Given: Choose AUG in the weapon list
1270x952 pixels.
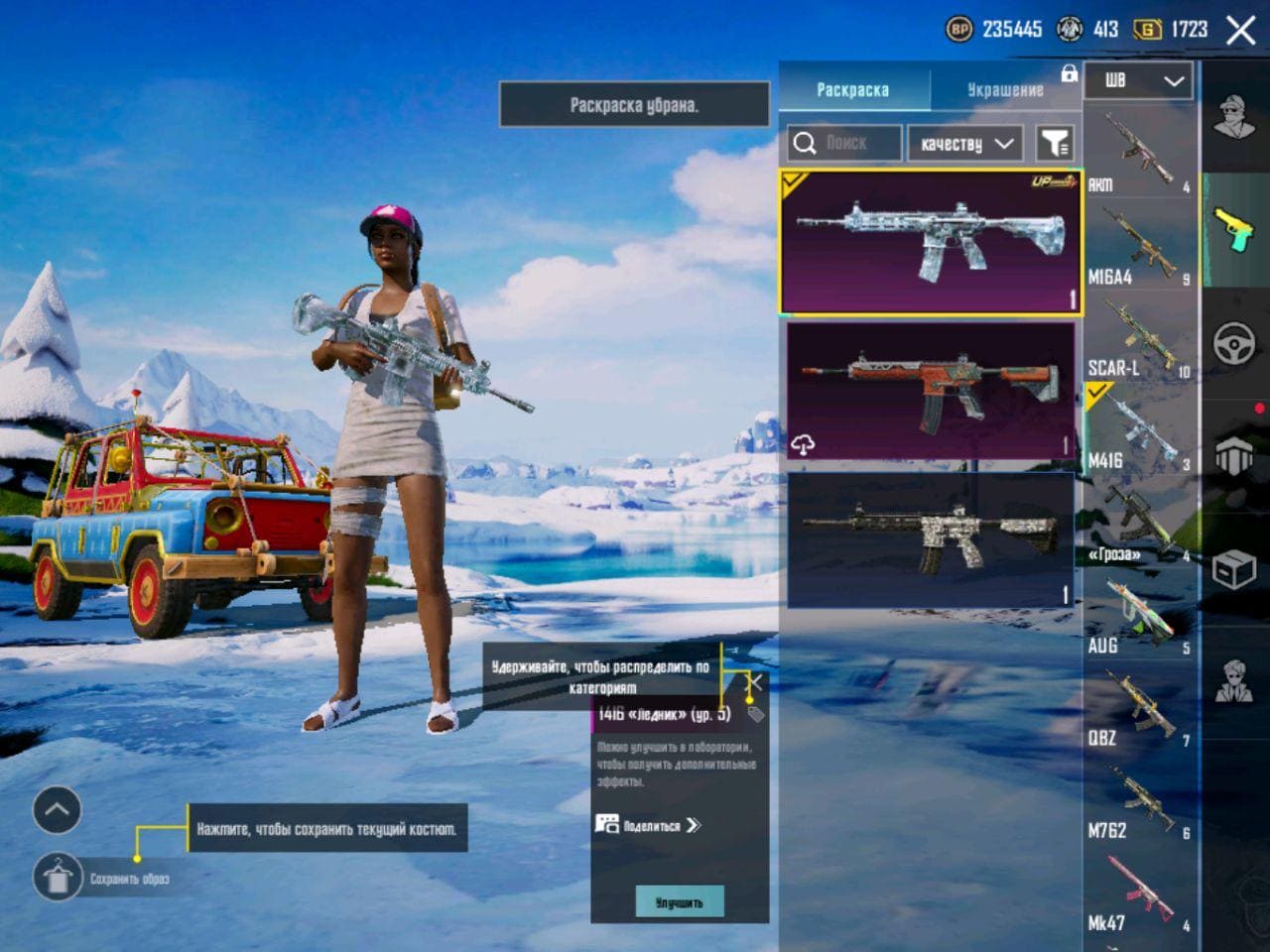Looking at the screenshot, I should [x=1137, y=617].
